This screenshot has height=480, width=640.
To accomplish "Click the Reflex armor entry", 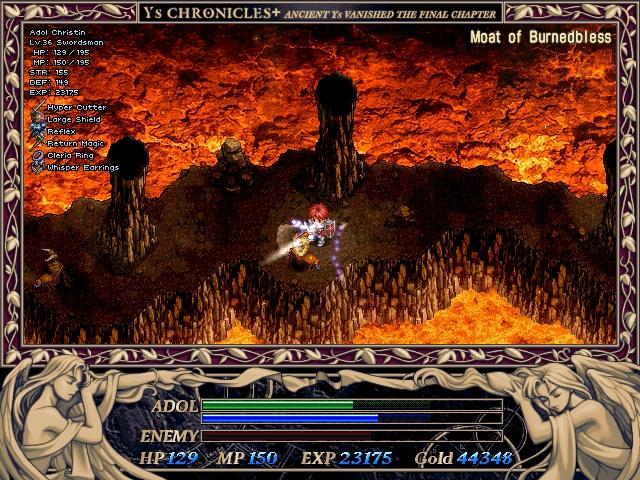I will click(x=60, y=131).
